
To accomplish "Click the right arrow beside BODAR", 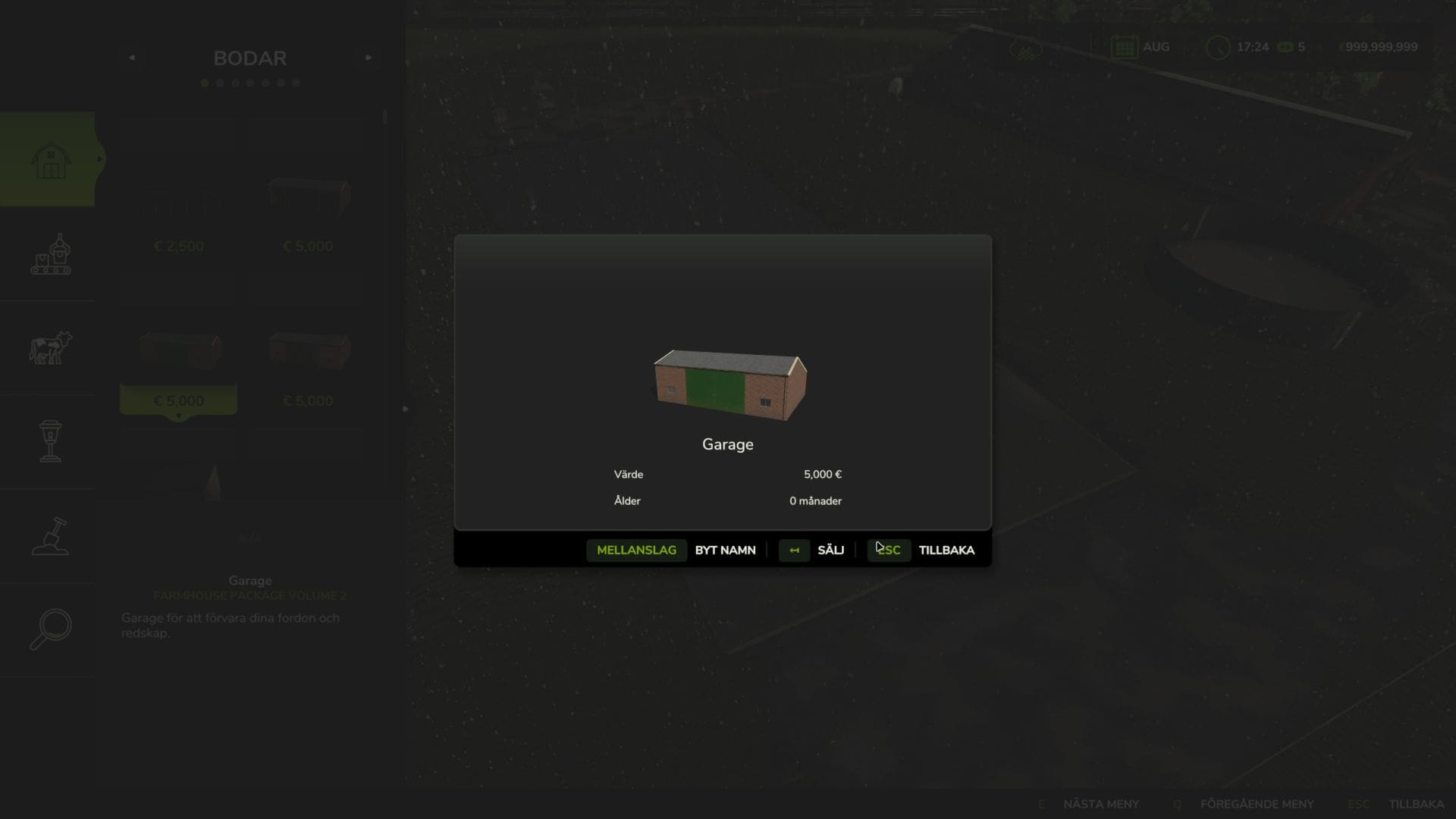I will pyautogui.click(x=369, y=57).
